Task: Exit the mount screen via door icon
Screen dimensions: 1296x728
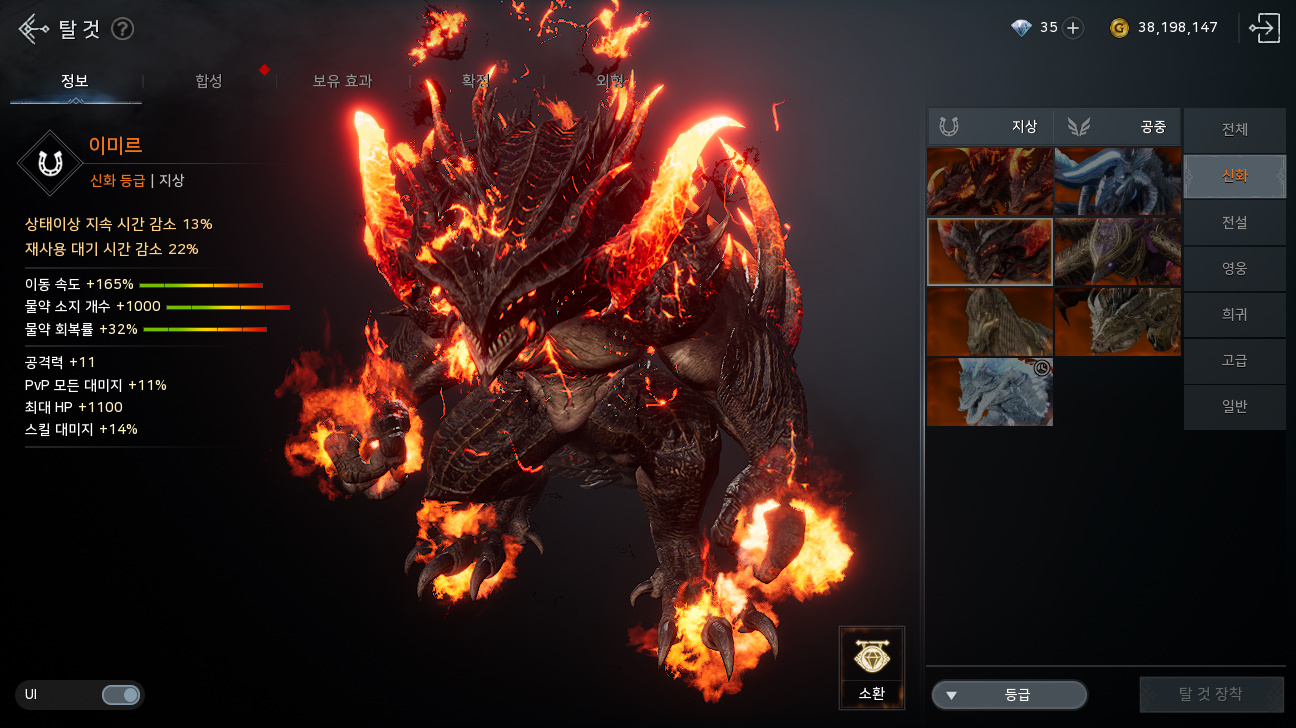Action: [1264, 28]
